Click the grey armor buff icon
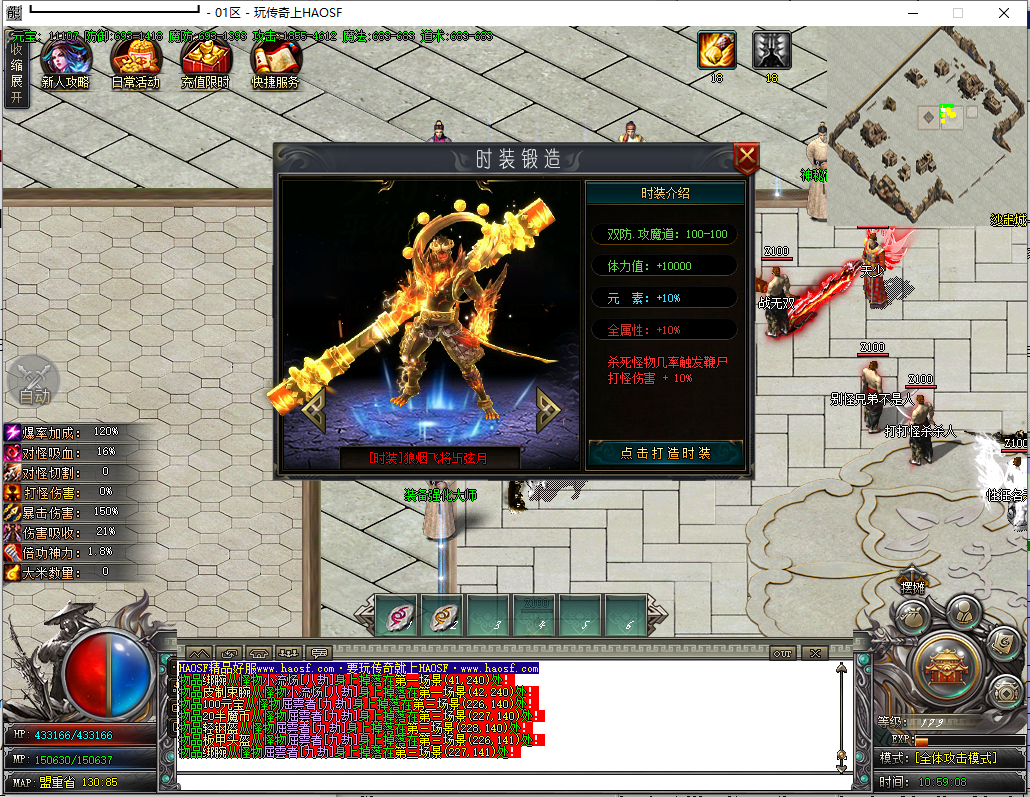 (x=771, y=50)
